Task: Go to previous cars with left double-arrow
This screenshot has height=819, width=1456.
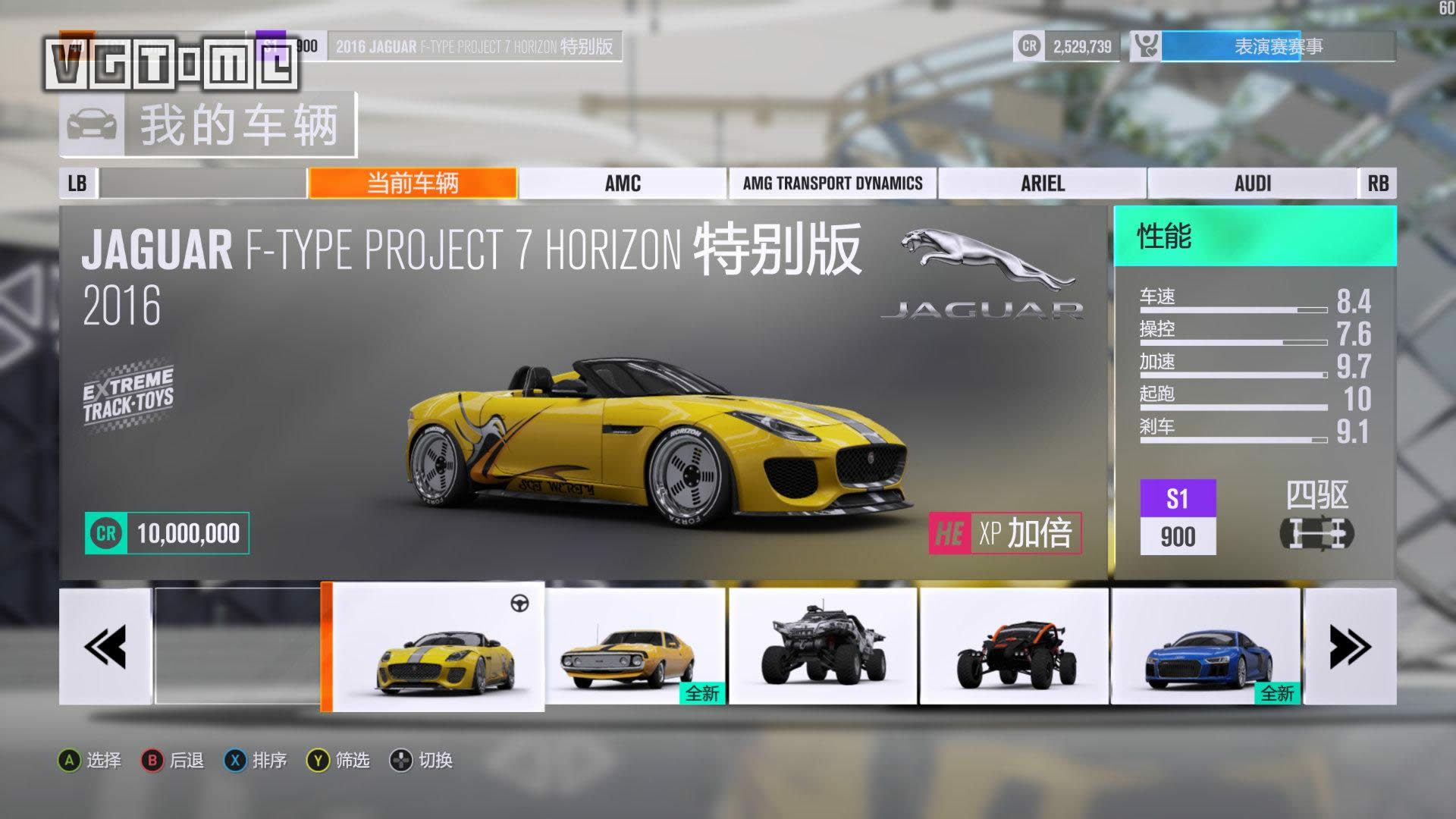Action: [105, 647]
